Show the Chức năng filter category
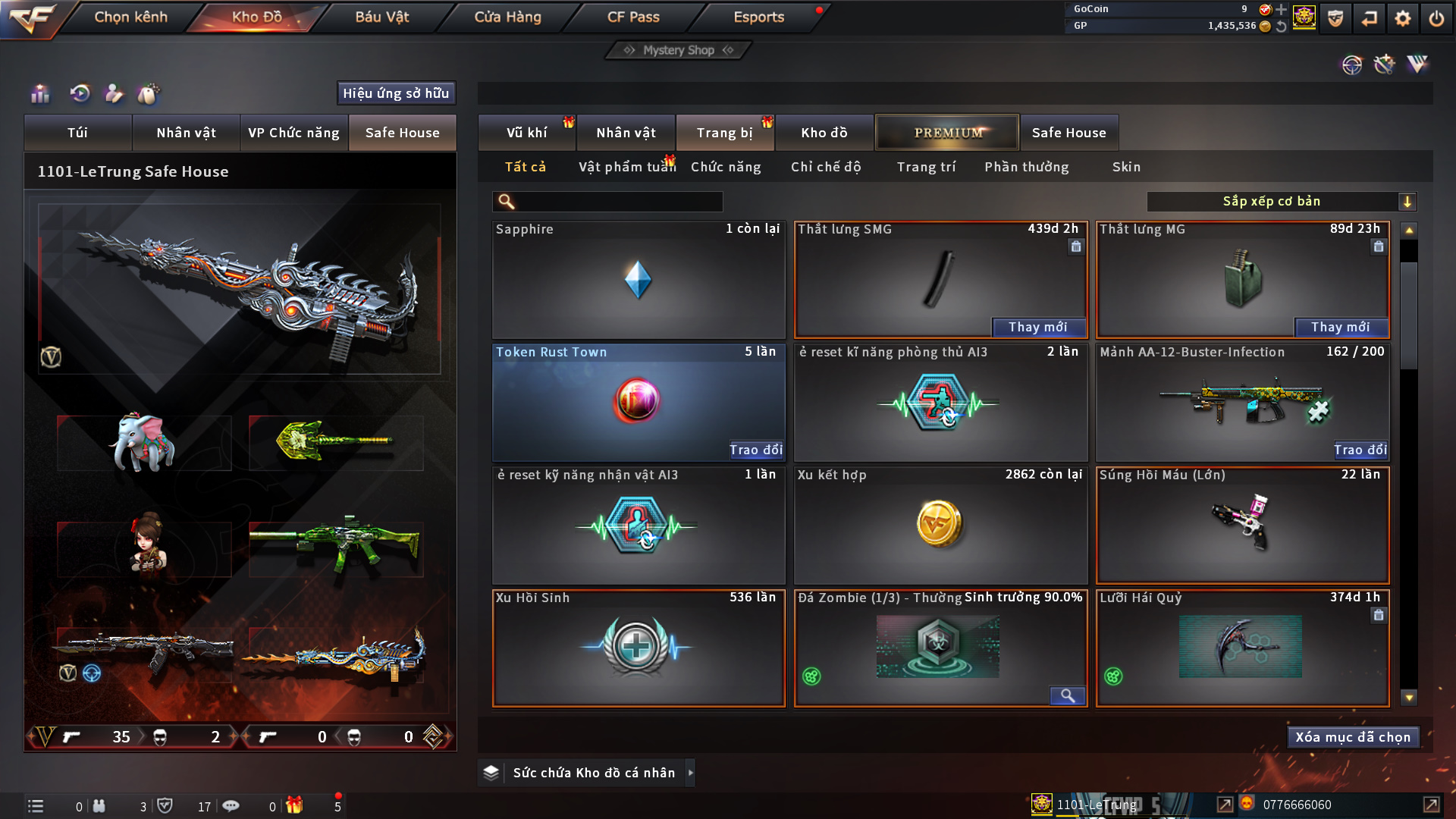 (x=726, y=167)
